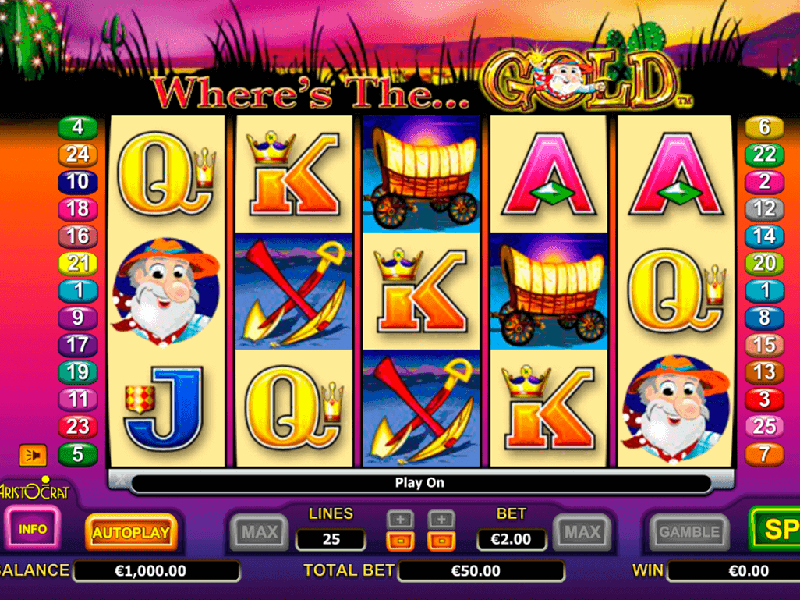The image size is (800, 600).
Task: Select payline number 7 marker
Action: tap(765, 453)
